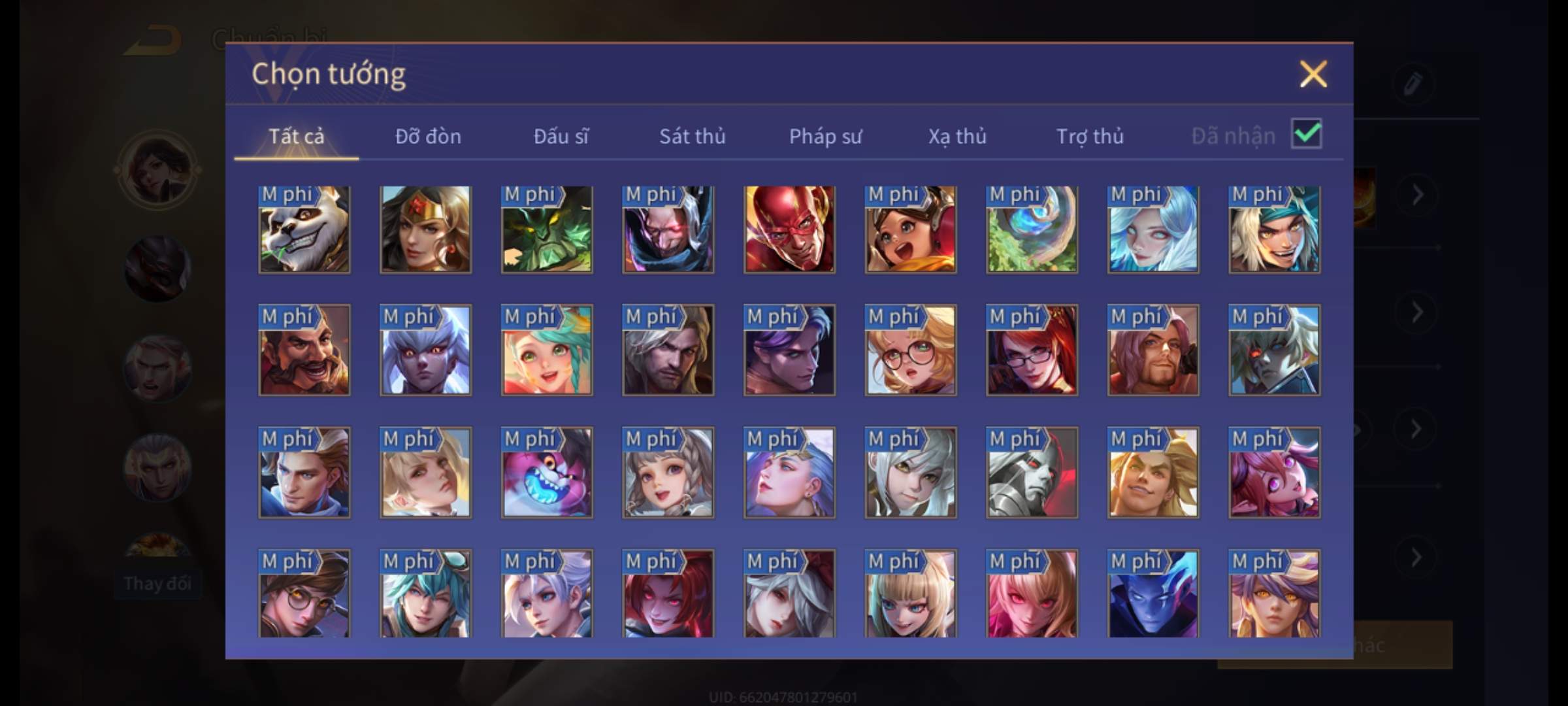1568x706 pixels.
Task: Select the mustached man hero portrait
Action: click(x=304, y=350)
